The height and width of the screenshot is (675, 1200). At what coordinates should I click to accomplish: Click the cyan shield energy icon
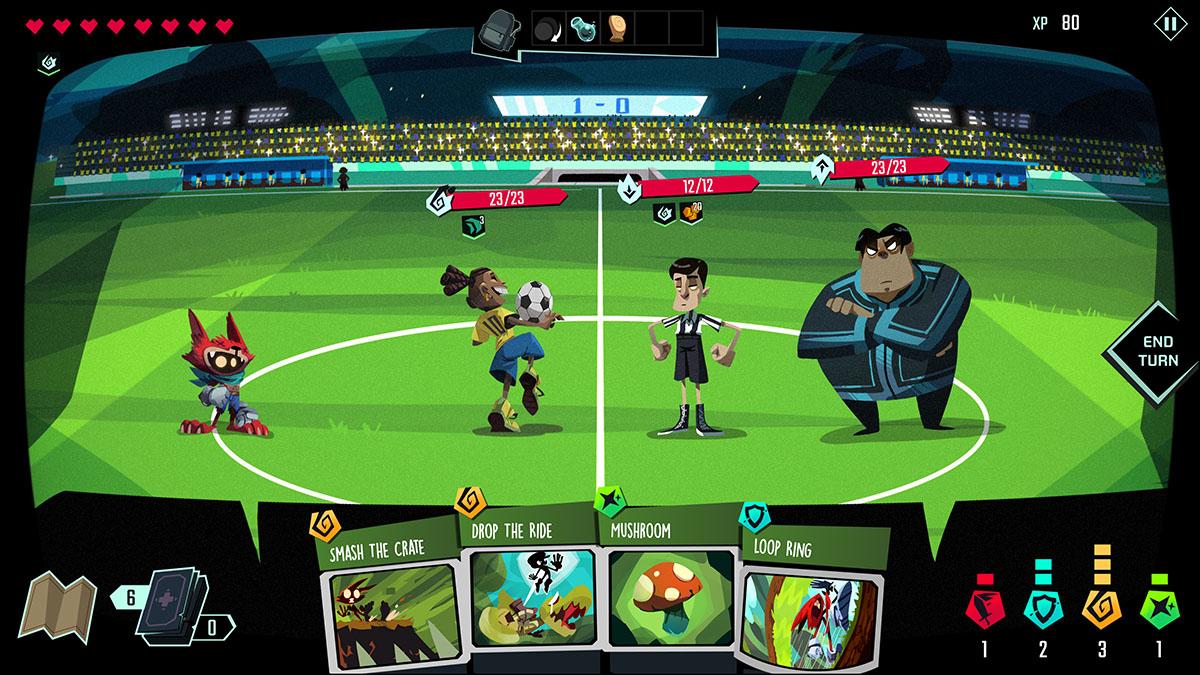point(1043,607)
